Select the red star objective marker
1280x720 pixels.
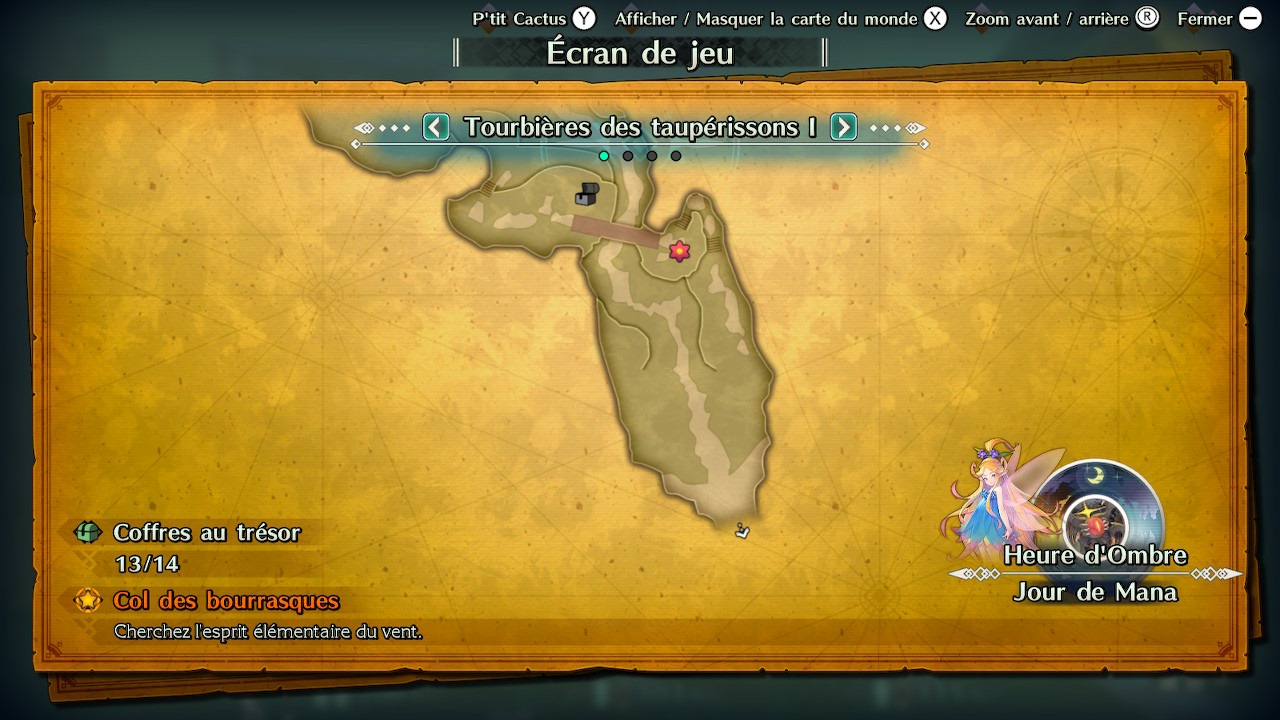680,251
